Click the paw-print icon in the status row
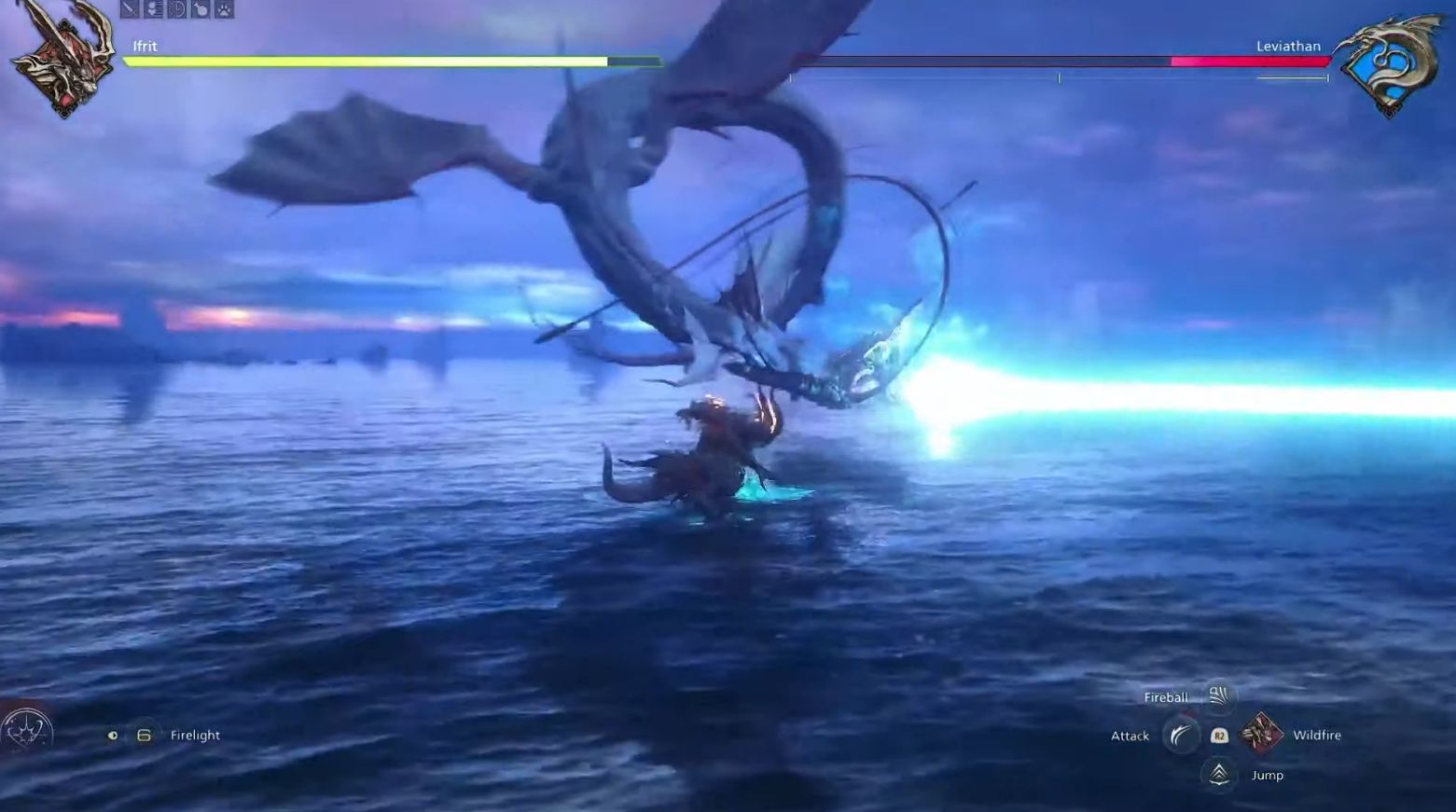Screen dimensions: 1456x812 224,10
